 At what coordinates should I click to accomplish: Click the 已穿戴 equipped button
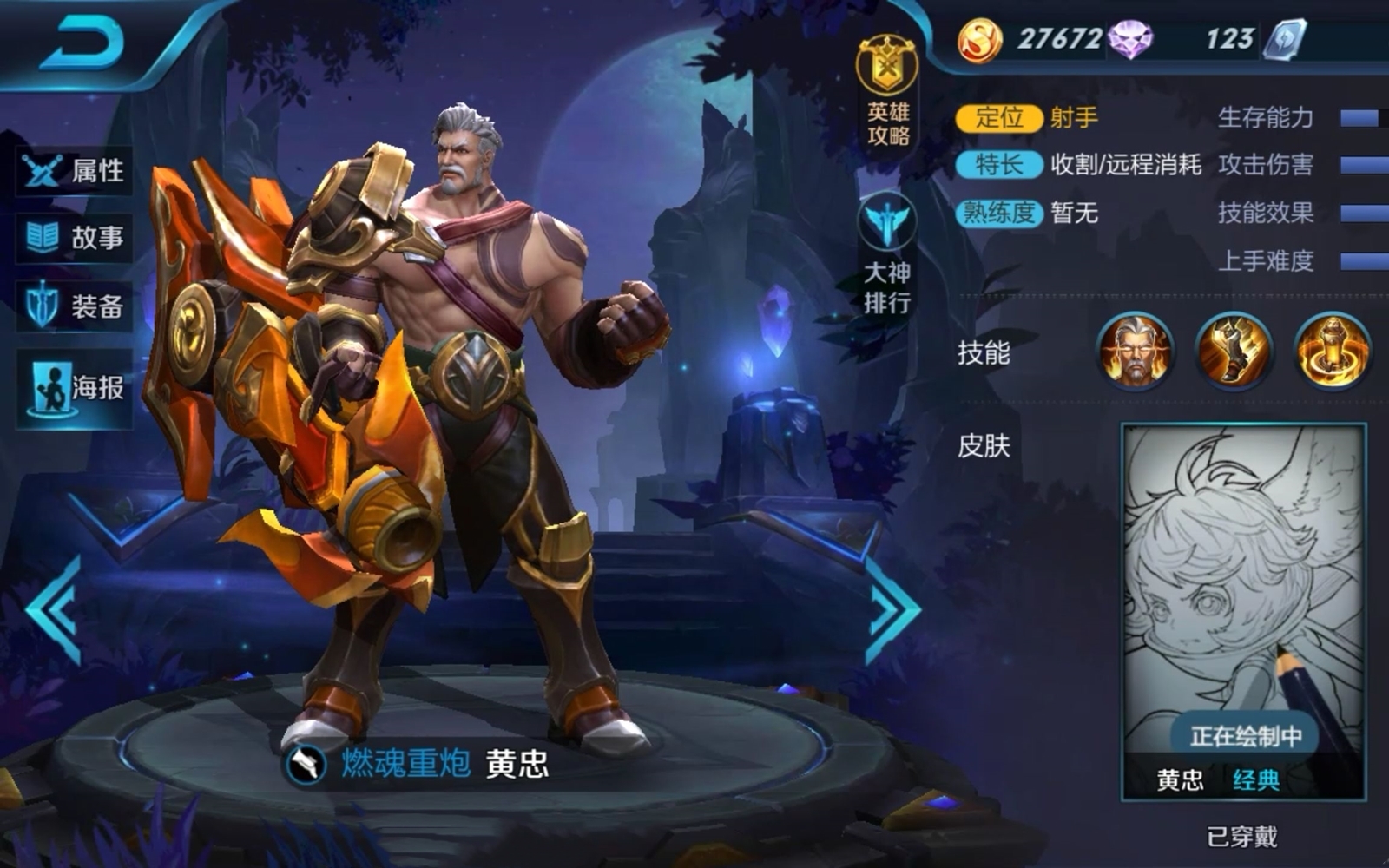[1242, 837]
